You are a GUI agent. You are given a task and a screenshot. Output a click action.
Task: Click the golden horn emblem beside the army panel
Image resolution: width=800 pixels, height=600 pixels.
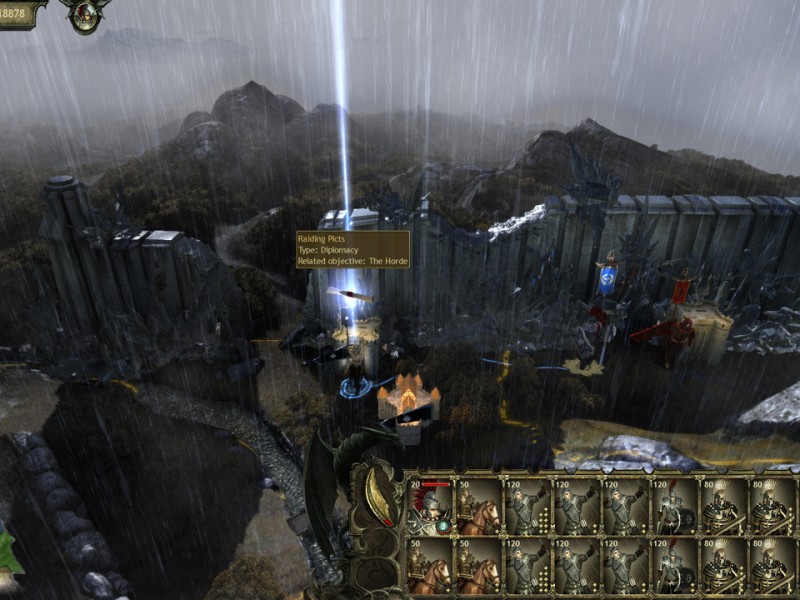pyautogui.click(x=380, y=497)
